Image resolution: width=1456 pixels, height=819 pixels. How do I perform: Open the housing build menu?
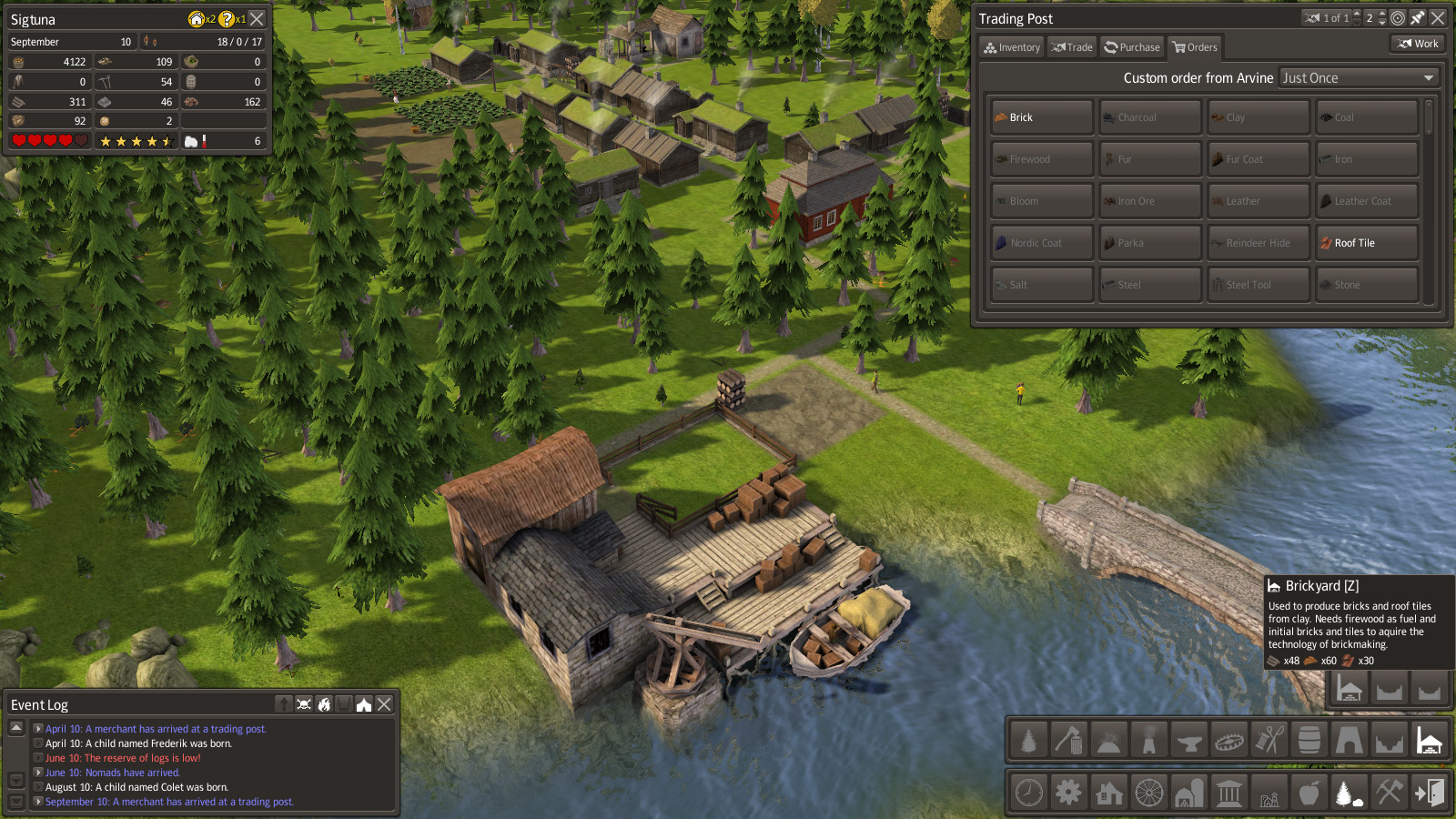(x=1109, y=793)
